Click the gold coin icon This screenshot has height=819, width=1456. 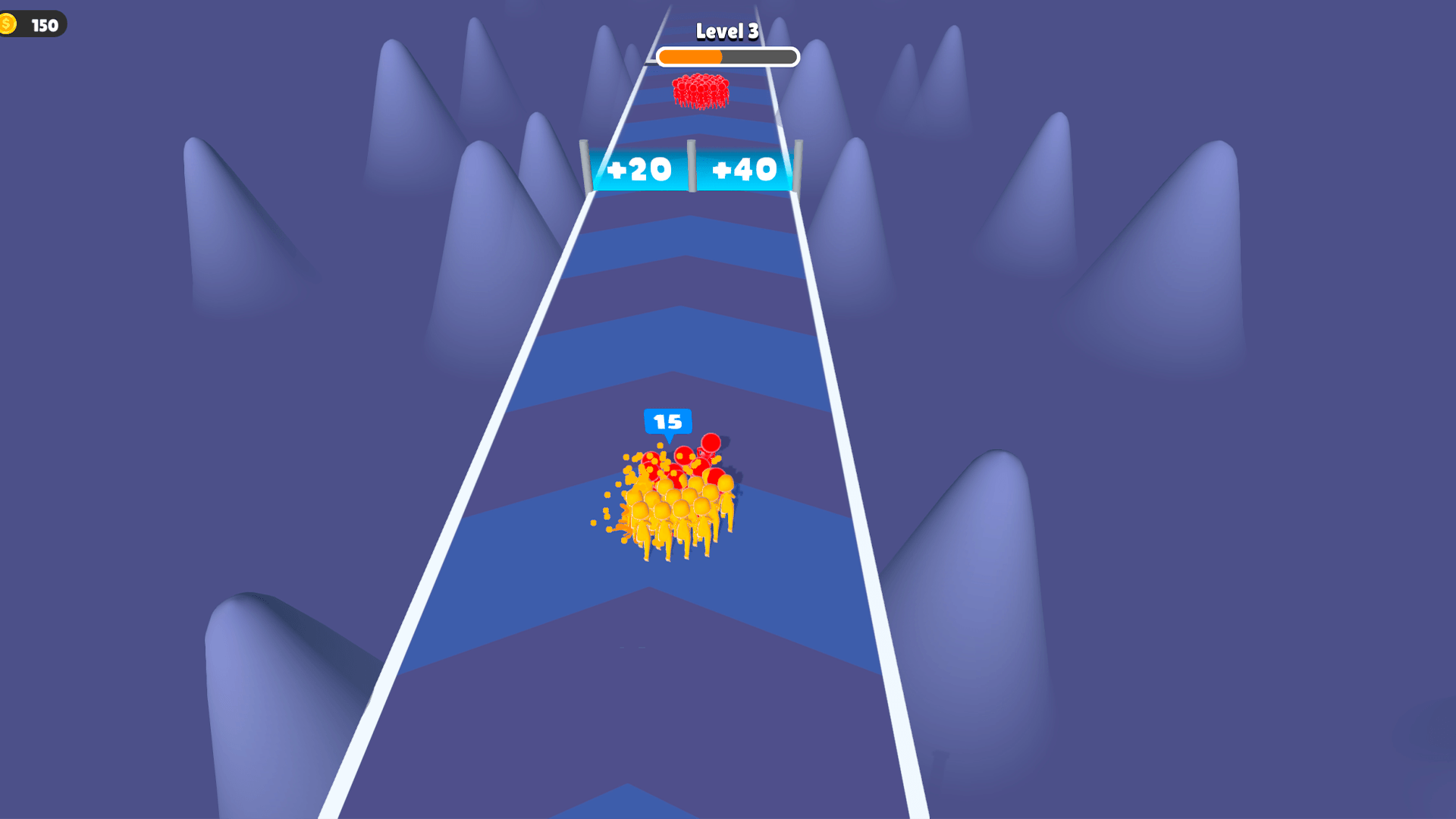[11, 24]
